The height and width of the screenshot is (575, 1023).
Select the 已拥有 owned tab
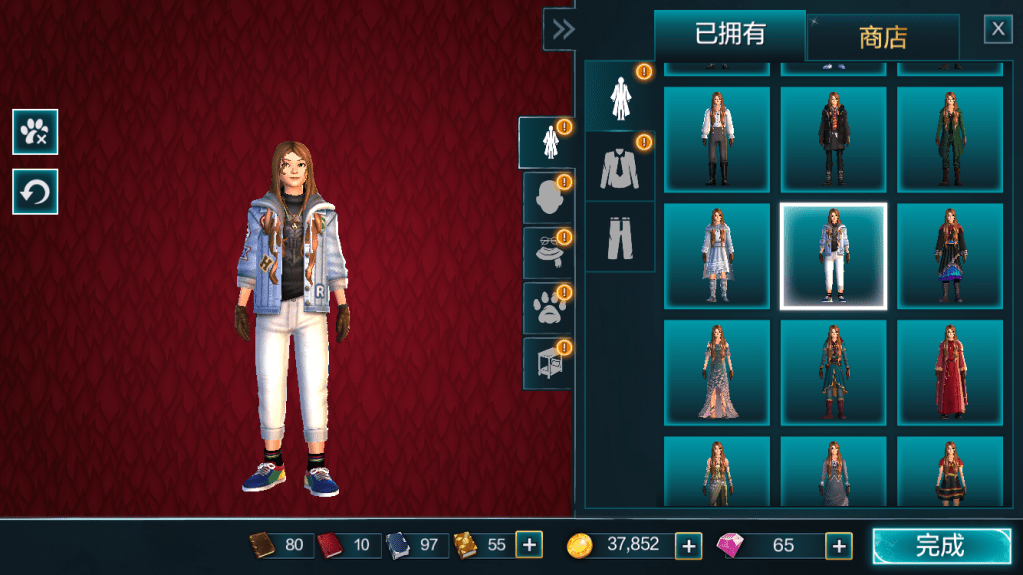tap(730, 35)
